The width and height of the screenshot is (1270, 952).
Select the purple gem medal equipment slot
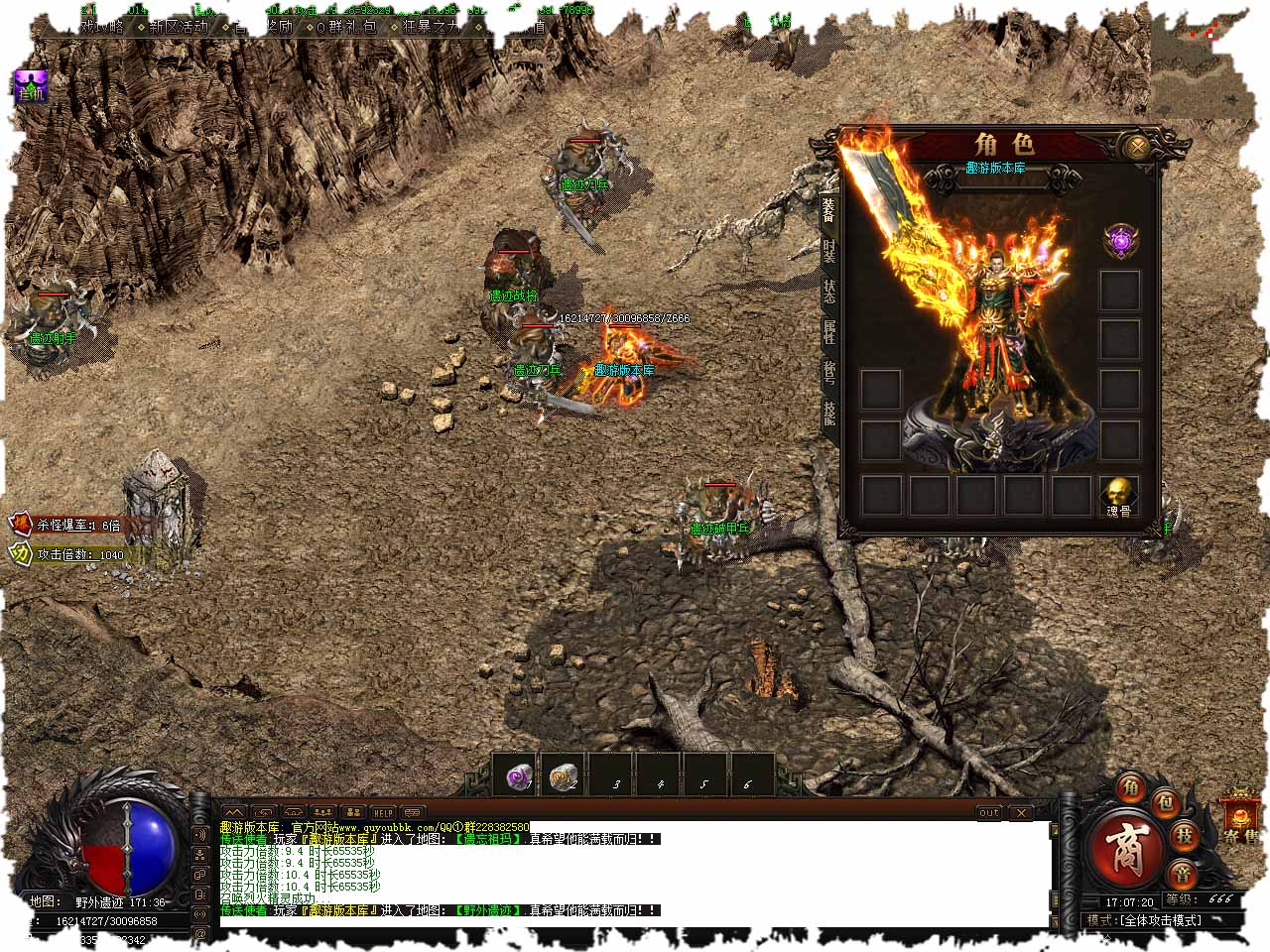click(1121, 241)
